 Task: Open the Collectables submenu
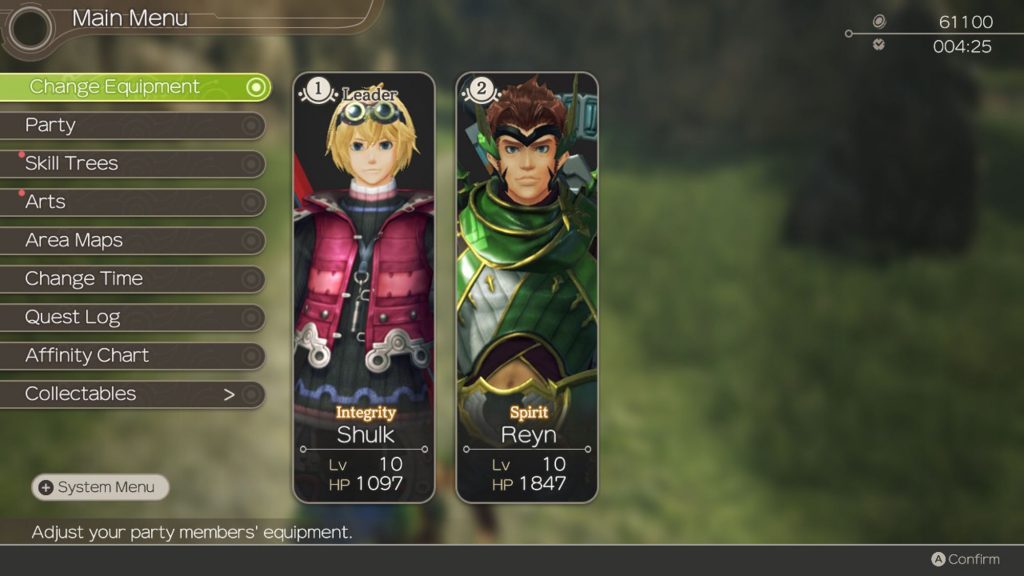(x=130, y=394)
